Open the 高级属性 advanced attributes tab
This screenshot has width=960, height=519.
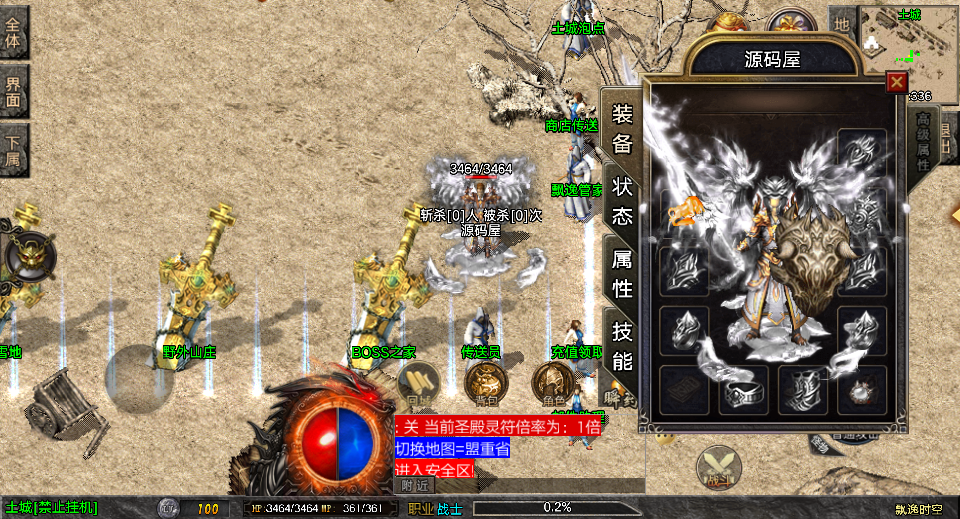pyautogui.click(x=922, y=139)
